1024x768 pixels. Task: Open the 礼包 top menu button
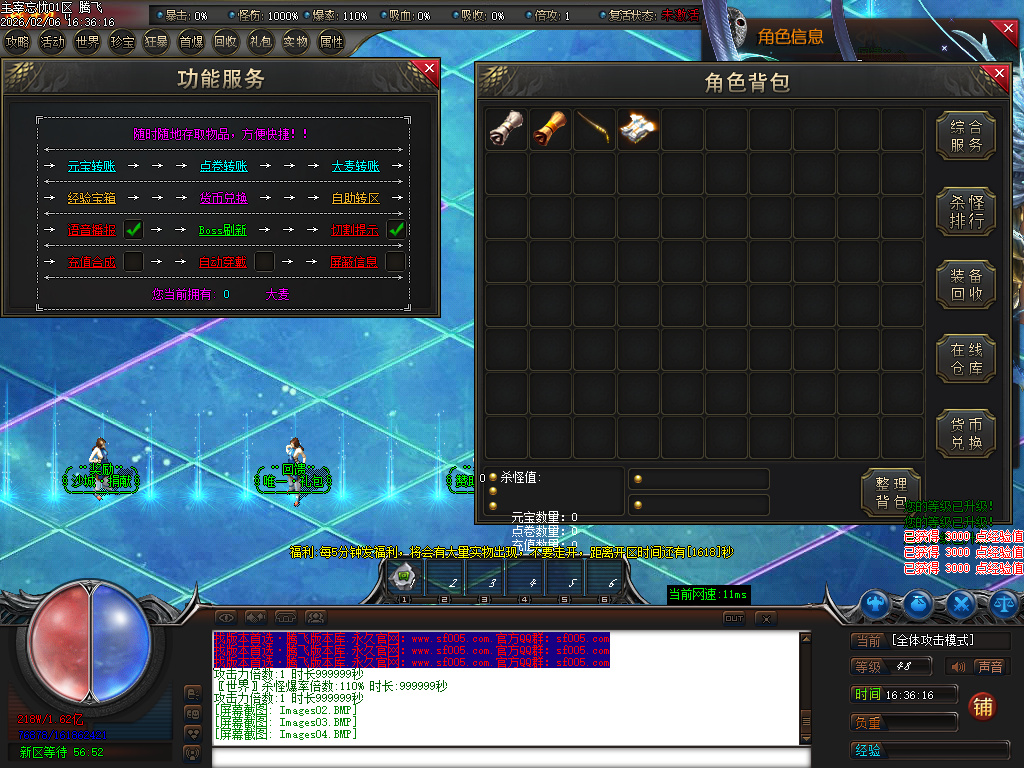point(260,42)
